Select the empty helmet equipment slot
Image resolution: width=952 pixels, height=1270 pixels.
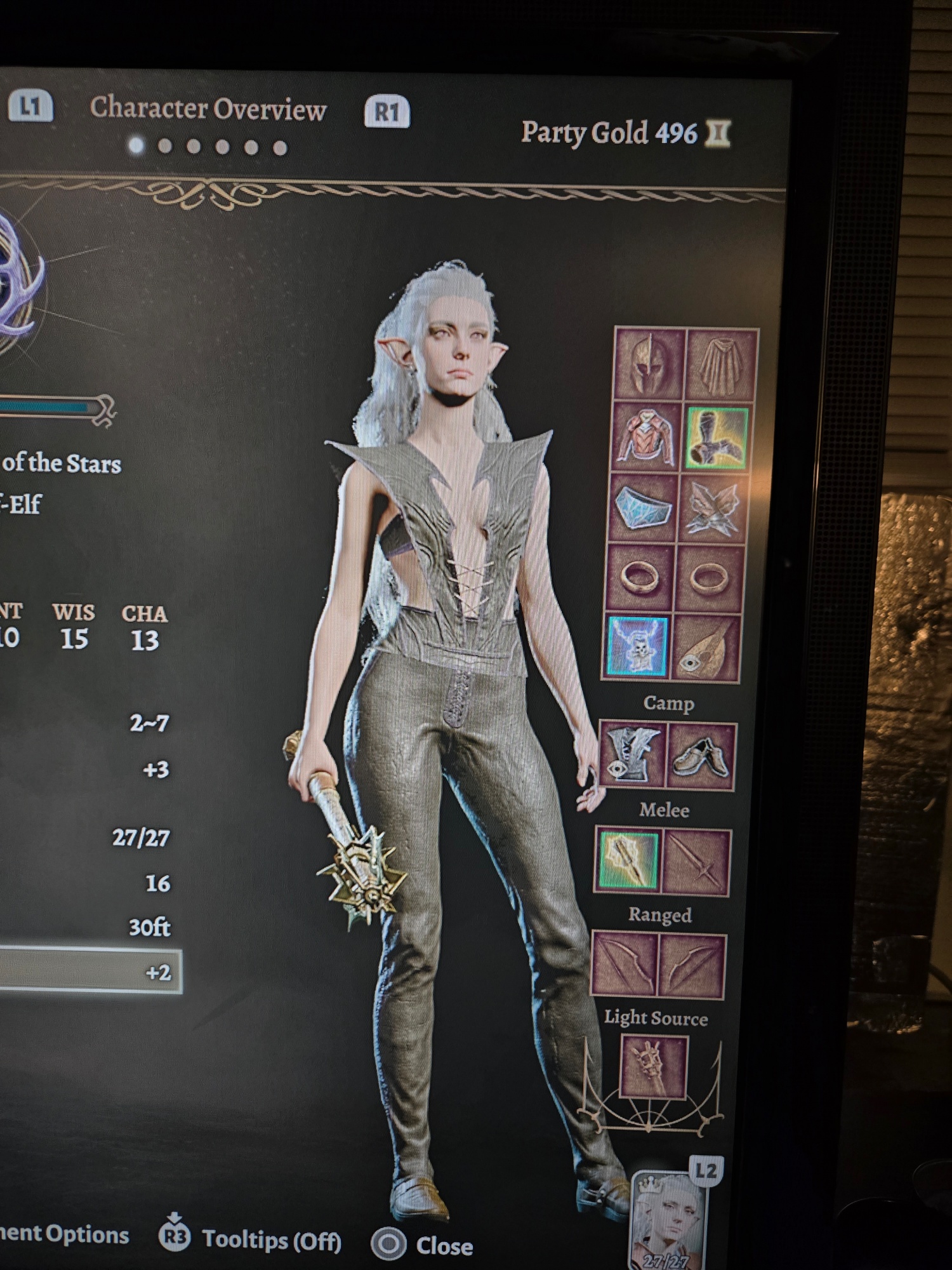[649, 364]
